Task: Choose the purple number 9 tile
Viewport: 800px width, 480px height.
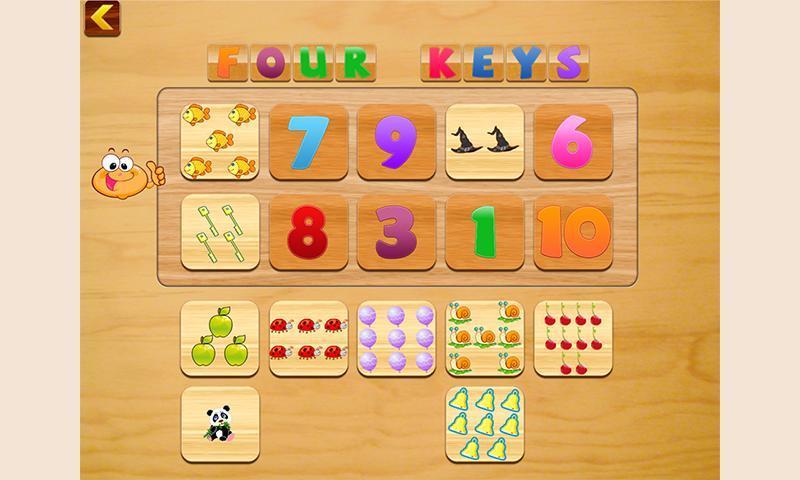Action: 396,142
